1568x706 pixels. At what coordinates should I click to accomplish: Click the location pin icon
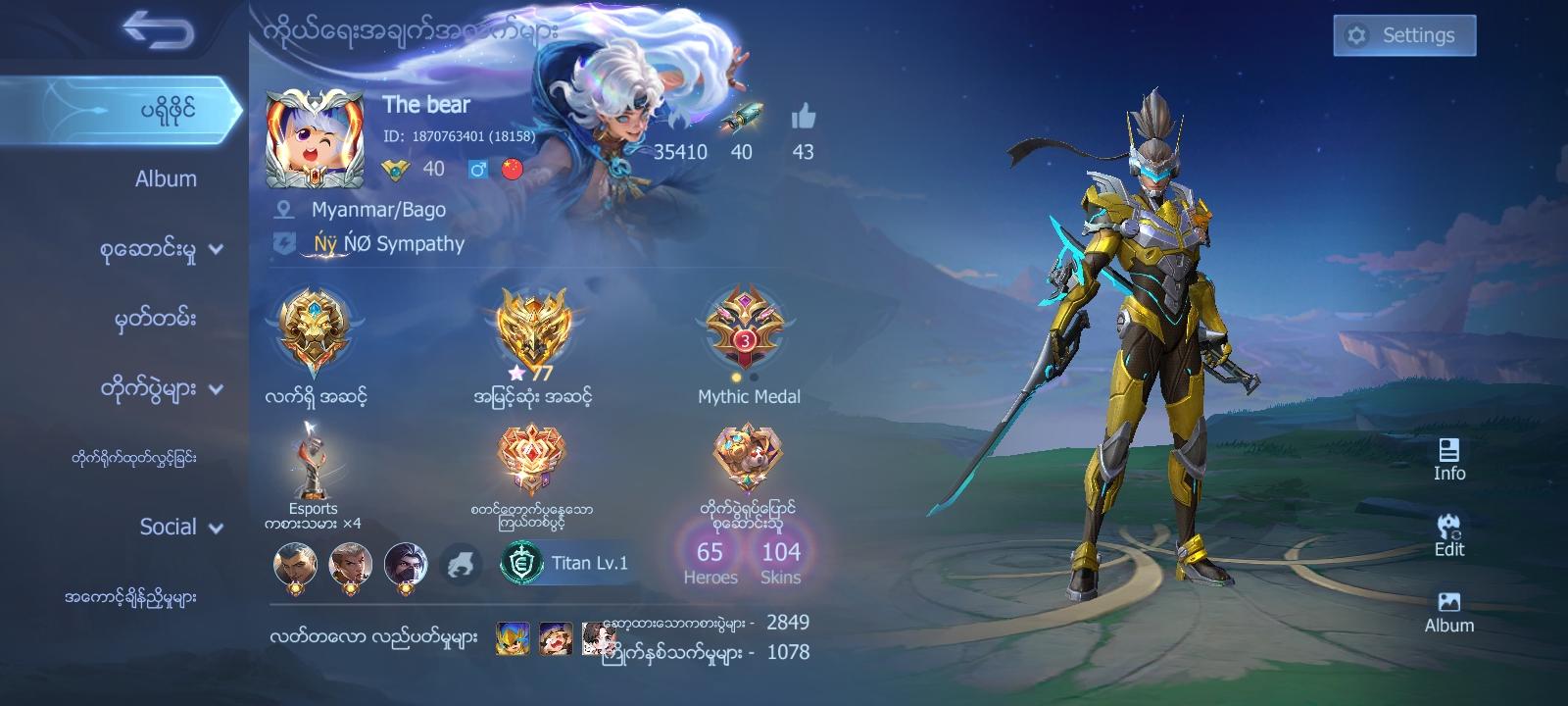point(287,209)
